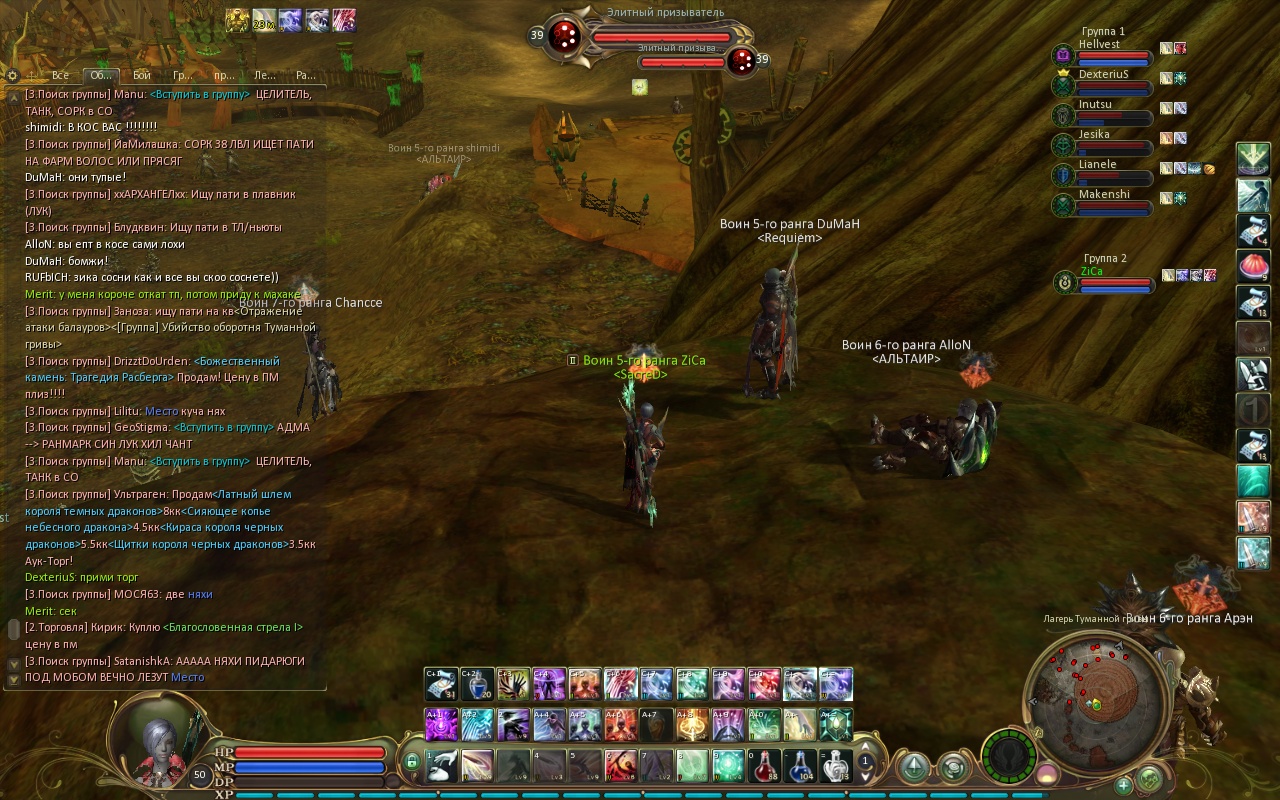Select Makenshi in the group list
The height and width of the screenshot is (800, 1280).
pyautogui.click(x=1103, y=195)
